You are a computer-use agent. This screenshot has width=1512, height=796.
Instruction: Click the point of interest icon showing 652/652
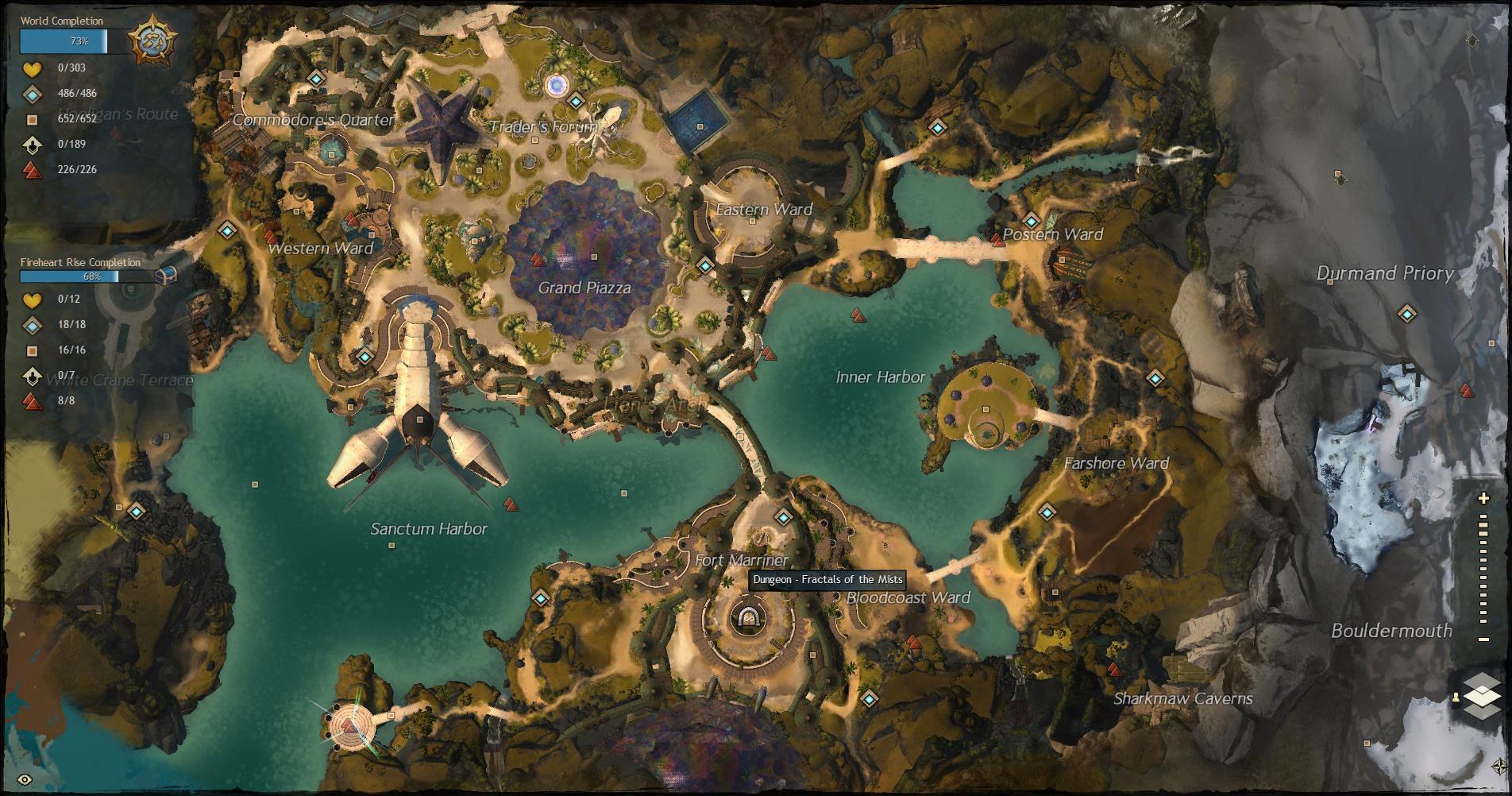pyautogui.click(x=31, y=119)
